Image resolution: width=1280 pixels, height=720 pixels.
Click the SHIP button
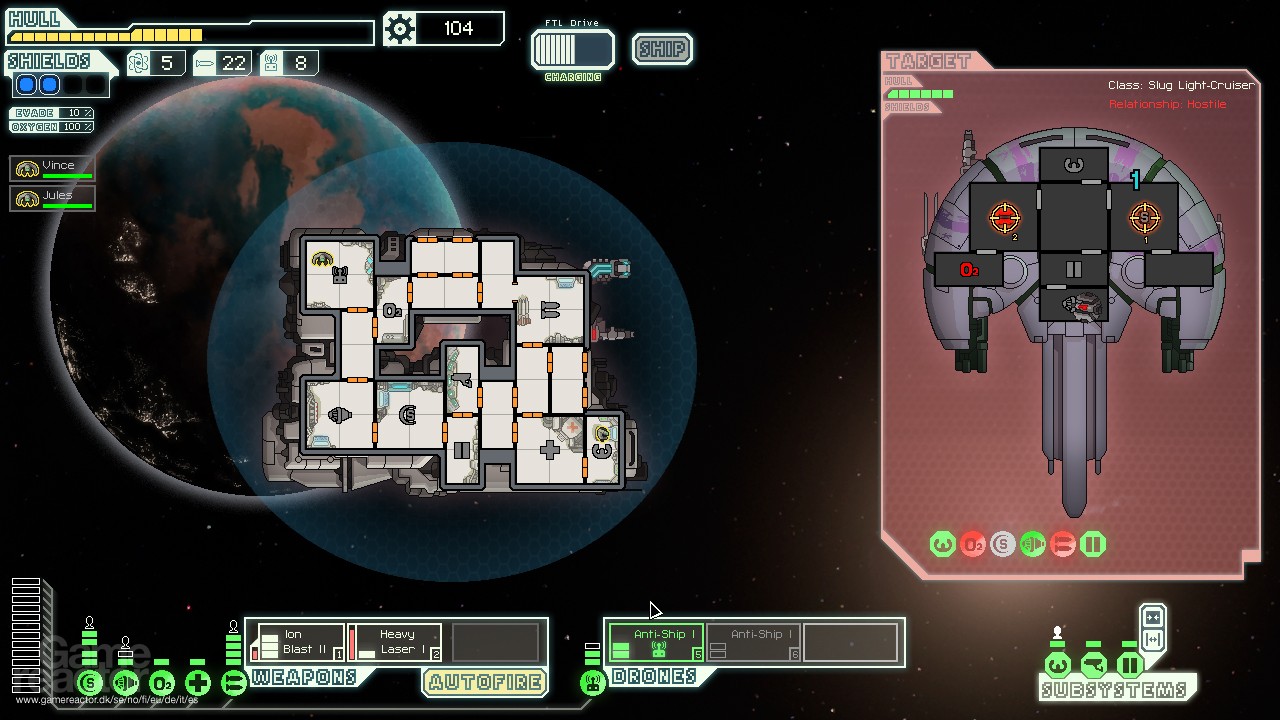[x=661, y=48]
